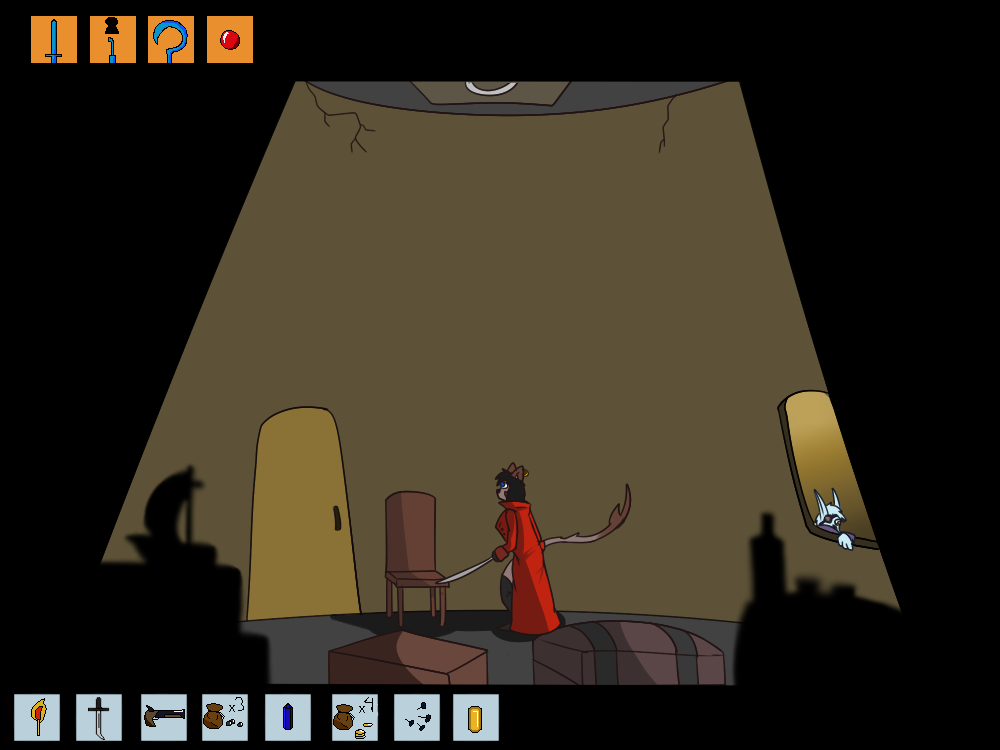This screenshot has height=750, width=1000.
Task: Select the flintlock pistol inventory slot
Action: (164, 718)
